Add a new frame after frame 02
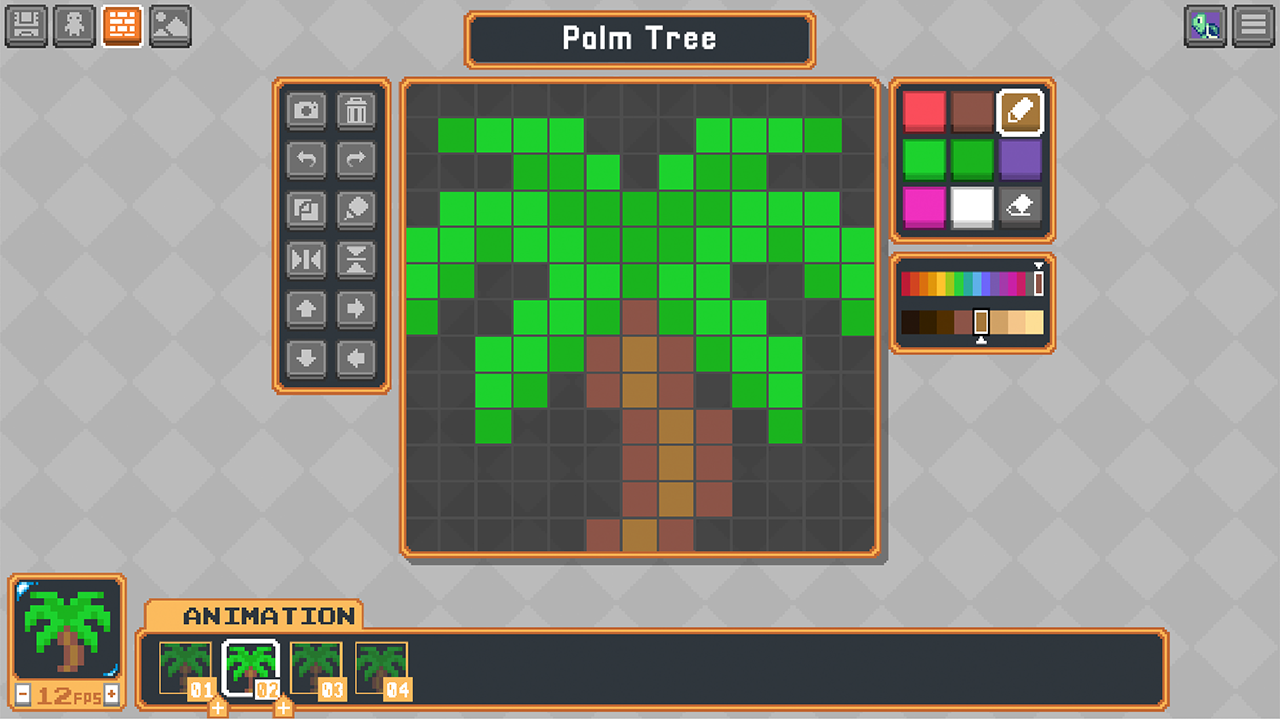The height and width of the screenshot is (720, 1280). tap(284, 707)
